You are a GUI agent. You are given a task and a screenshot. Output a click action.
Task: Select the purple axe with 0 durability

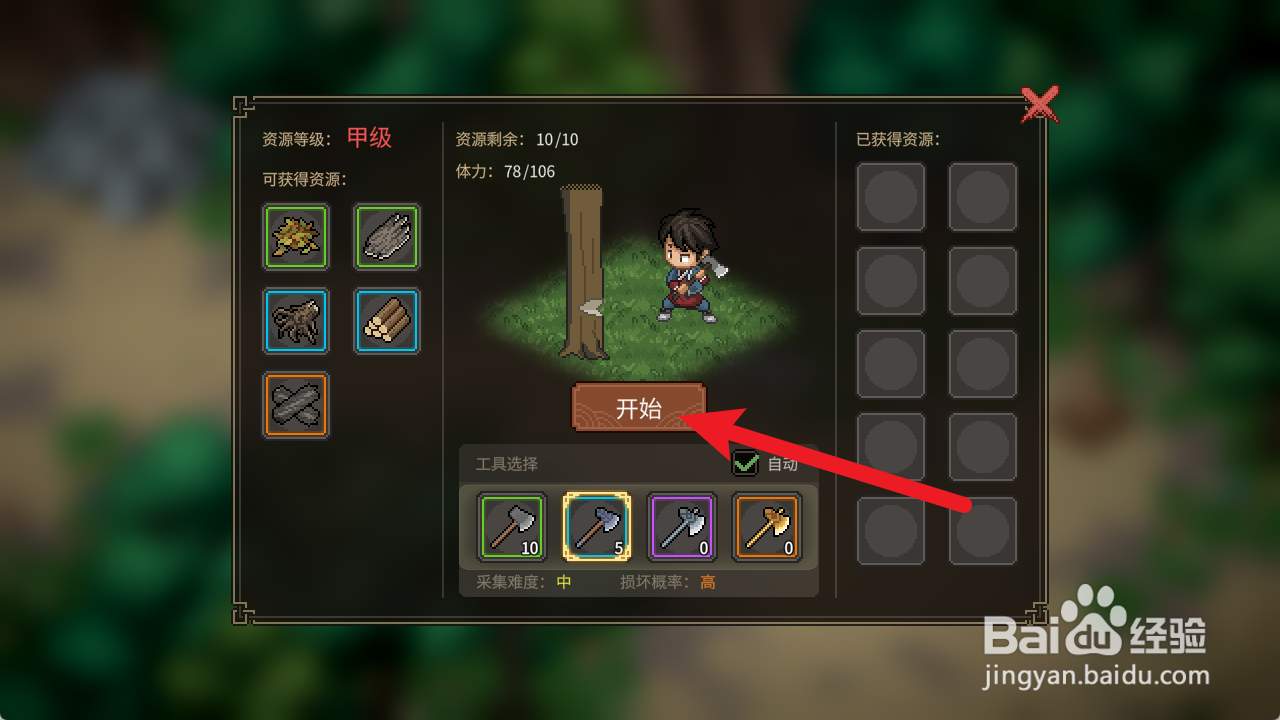683,528
